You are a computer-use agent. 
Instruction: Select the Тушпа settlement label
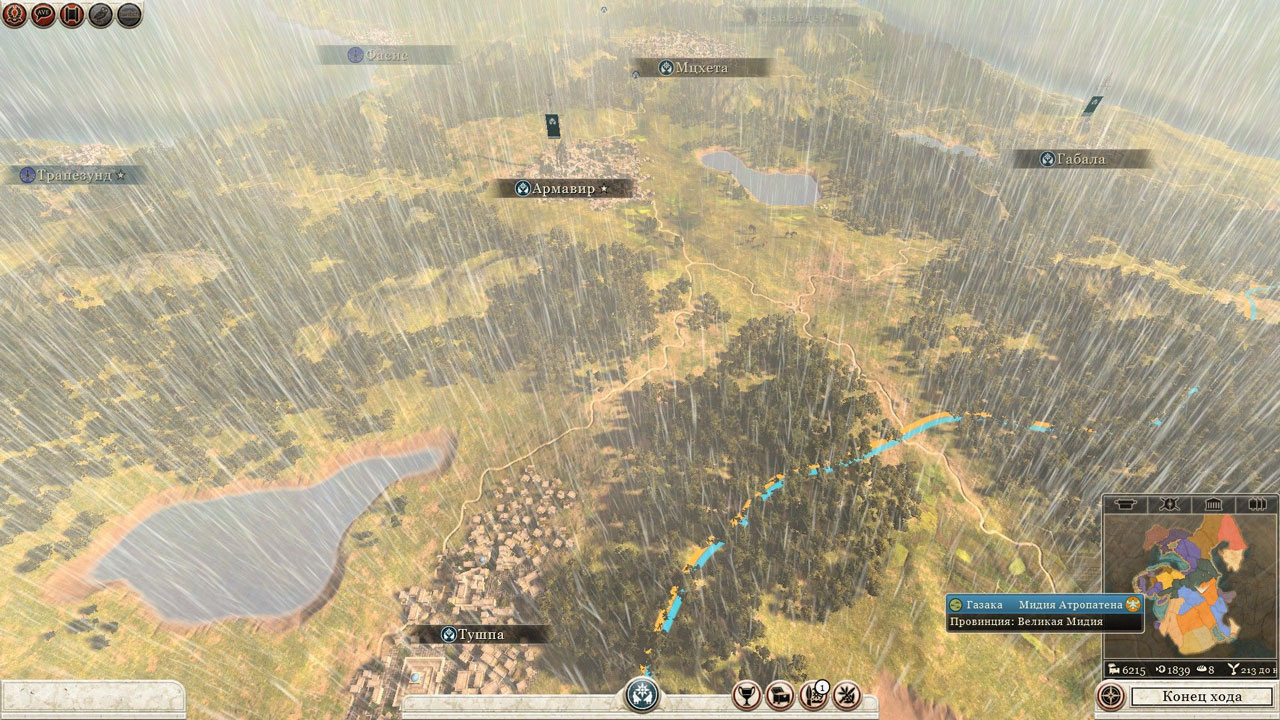tap(485, 634)
